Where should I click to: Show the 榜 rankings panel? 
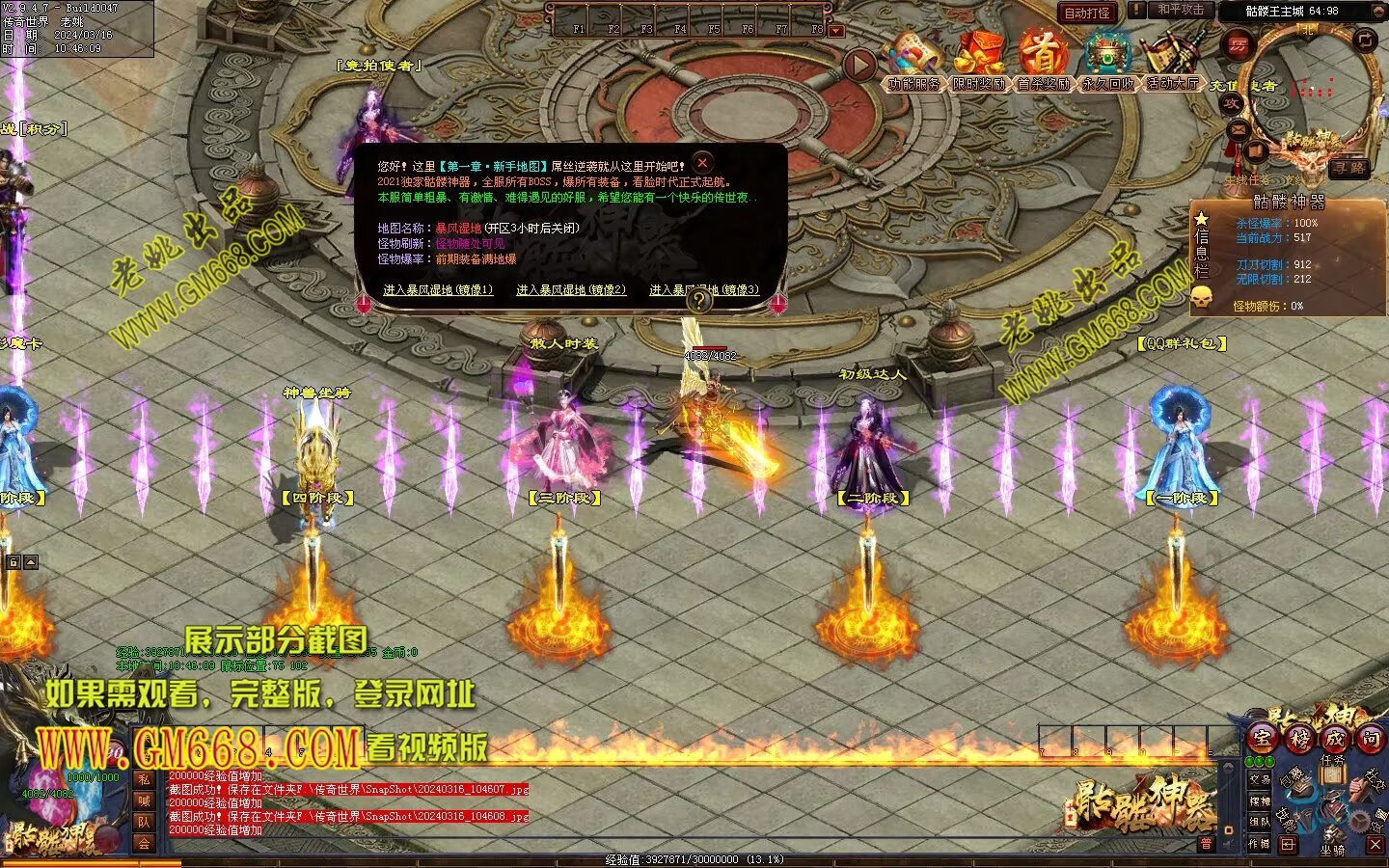1298,739
